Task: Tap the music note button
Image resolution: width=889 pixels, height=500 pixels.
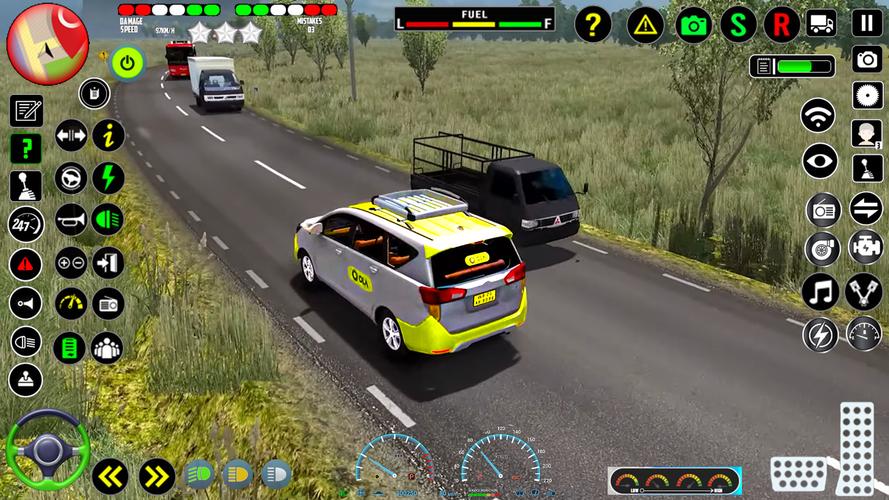Action: (819, 291)
